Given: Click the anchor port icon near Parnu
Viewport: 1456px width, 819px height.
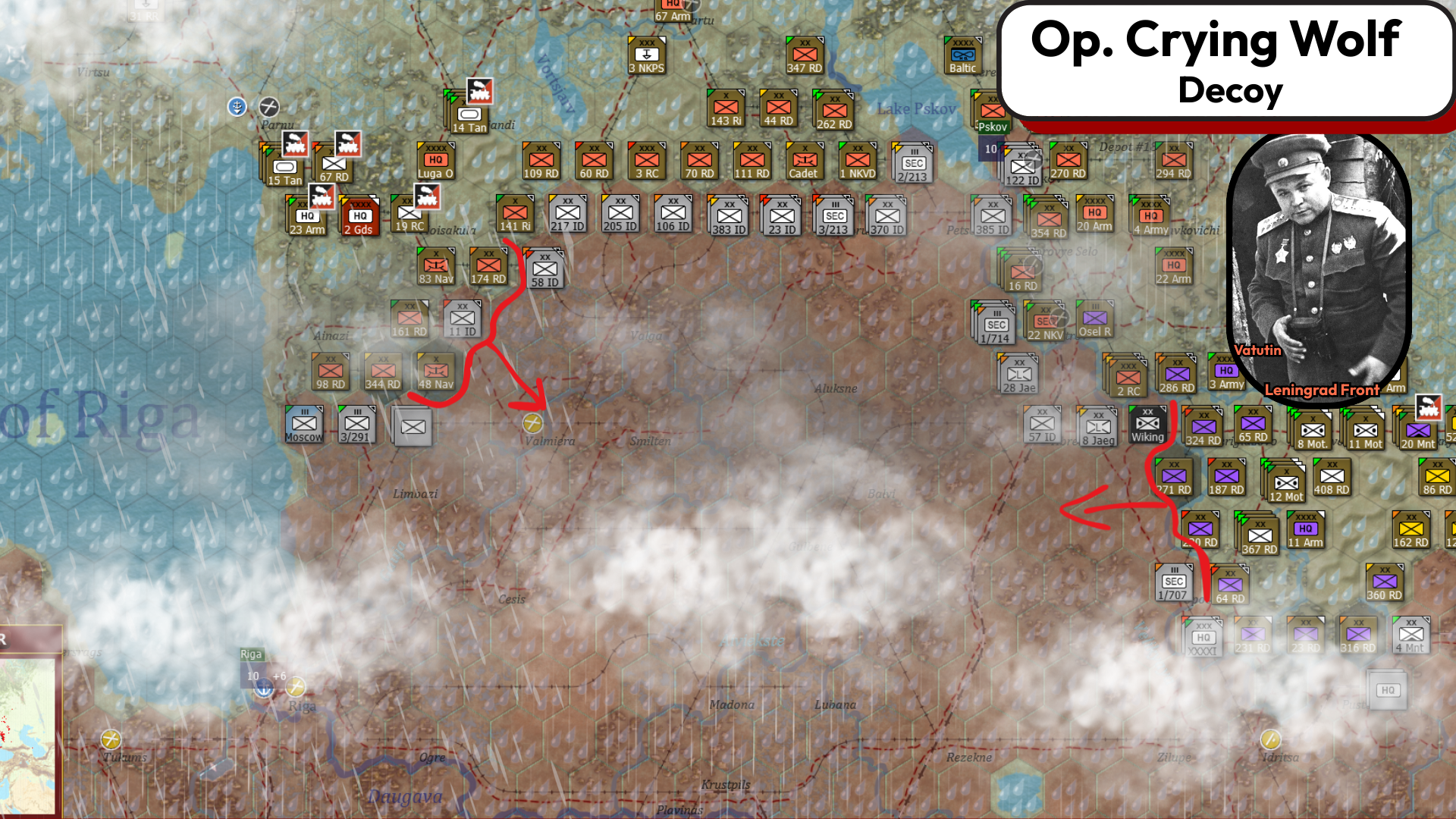Looking at the screenshot, I should [x=237, y=108].
